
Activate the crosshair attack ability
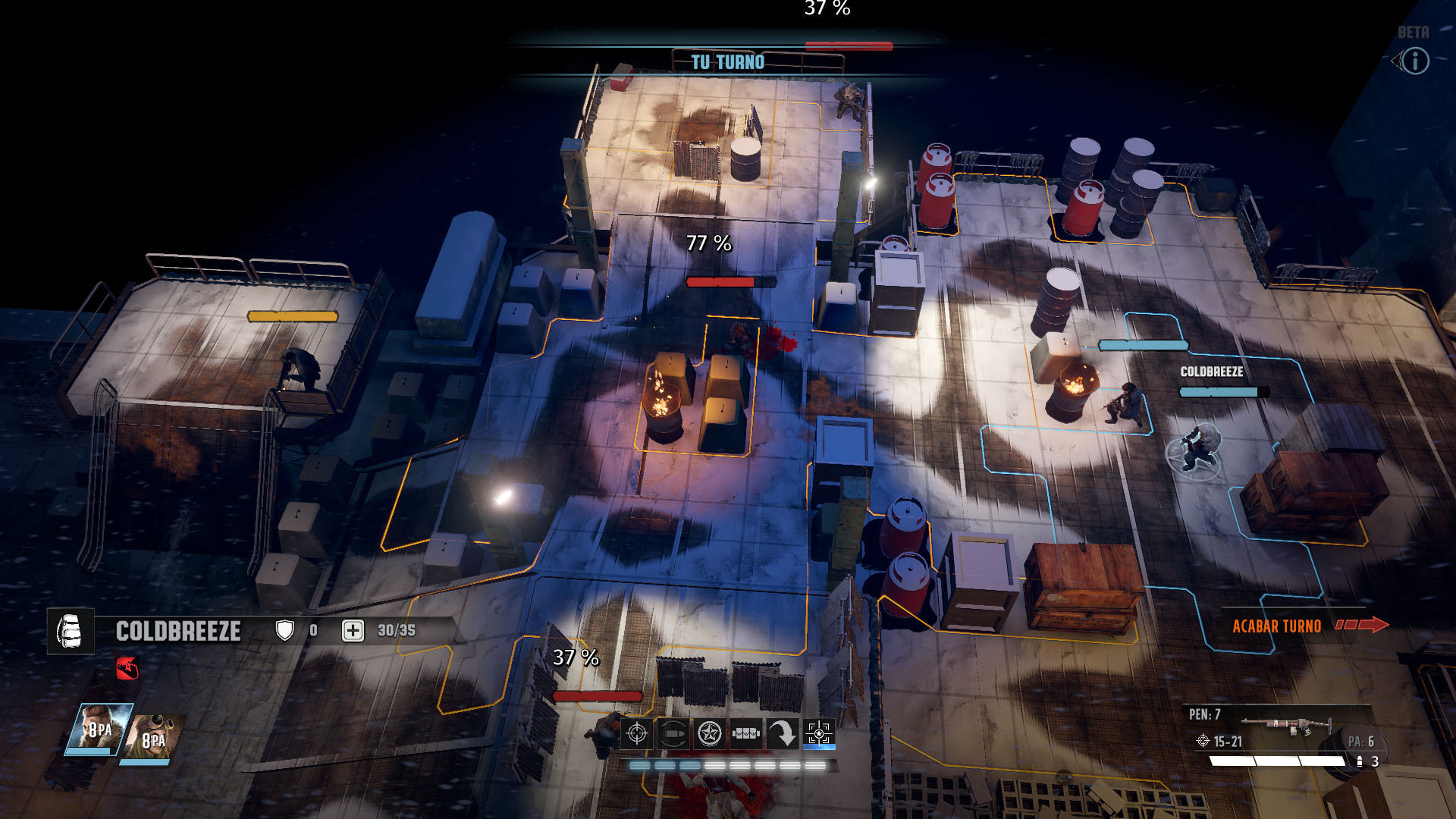click(x=637, y=733)
